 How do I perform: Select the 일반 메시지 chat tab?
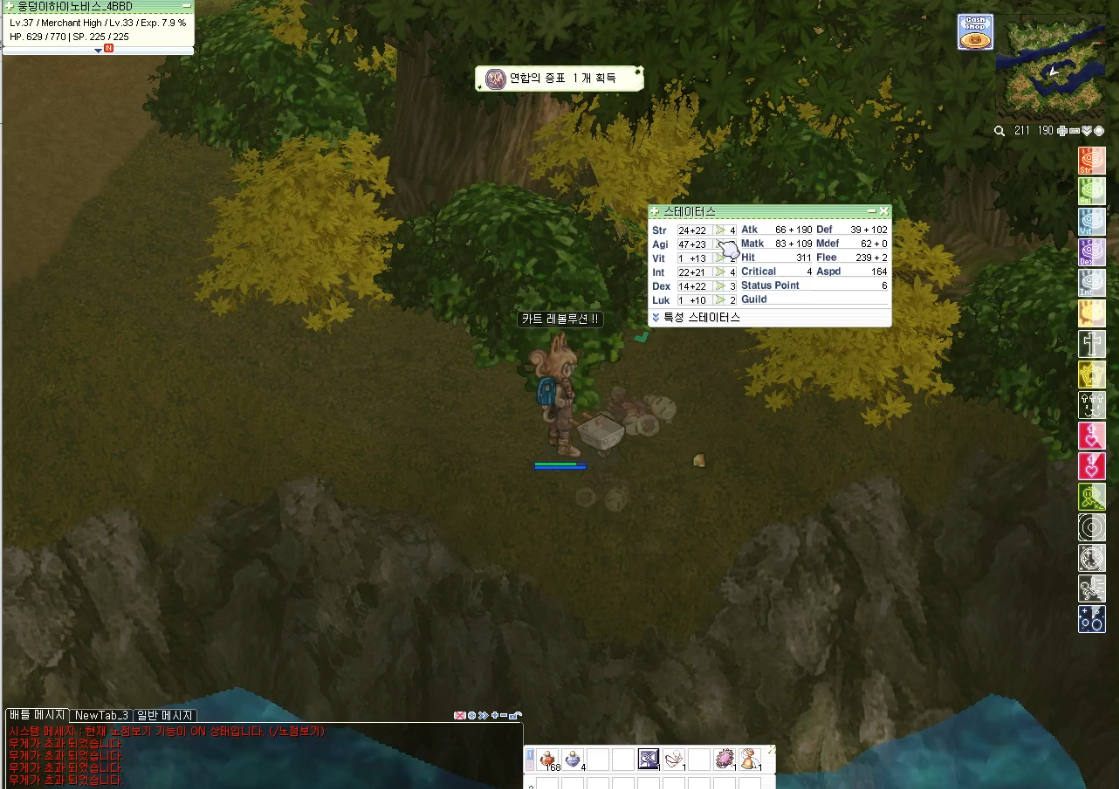coord(165,715)
